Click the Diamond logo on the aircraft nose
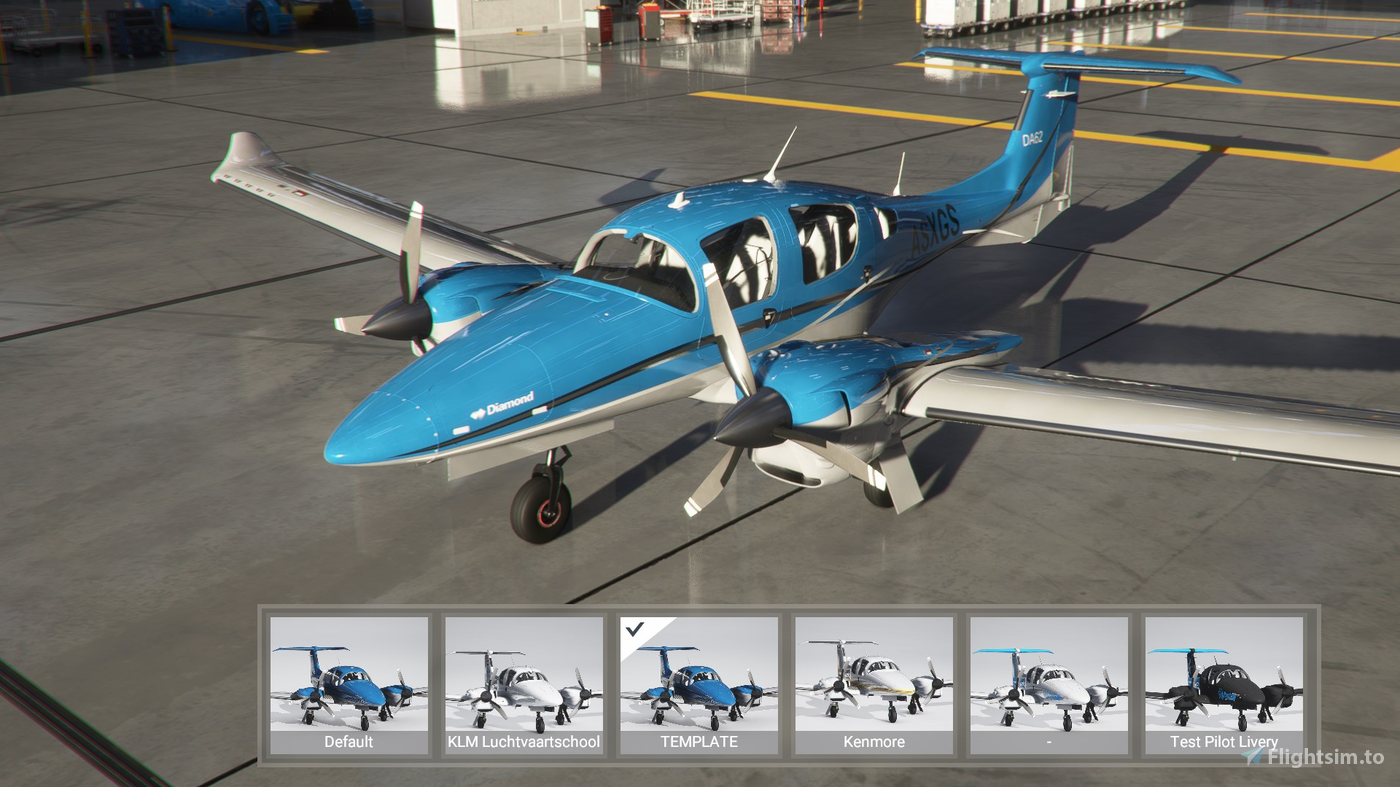 506,404
